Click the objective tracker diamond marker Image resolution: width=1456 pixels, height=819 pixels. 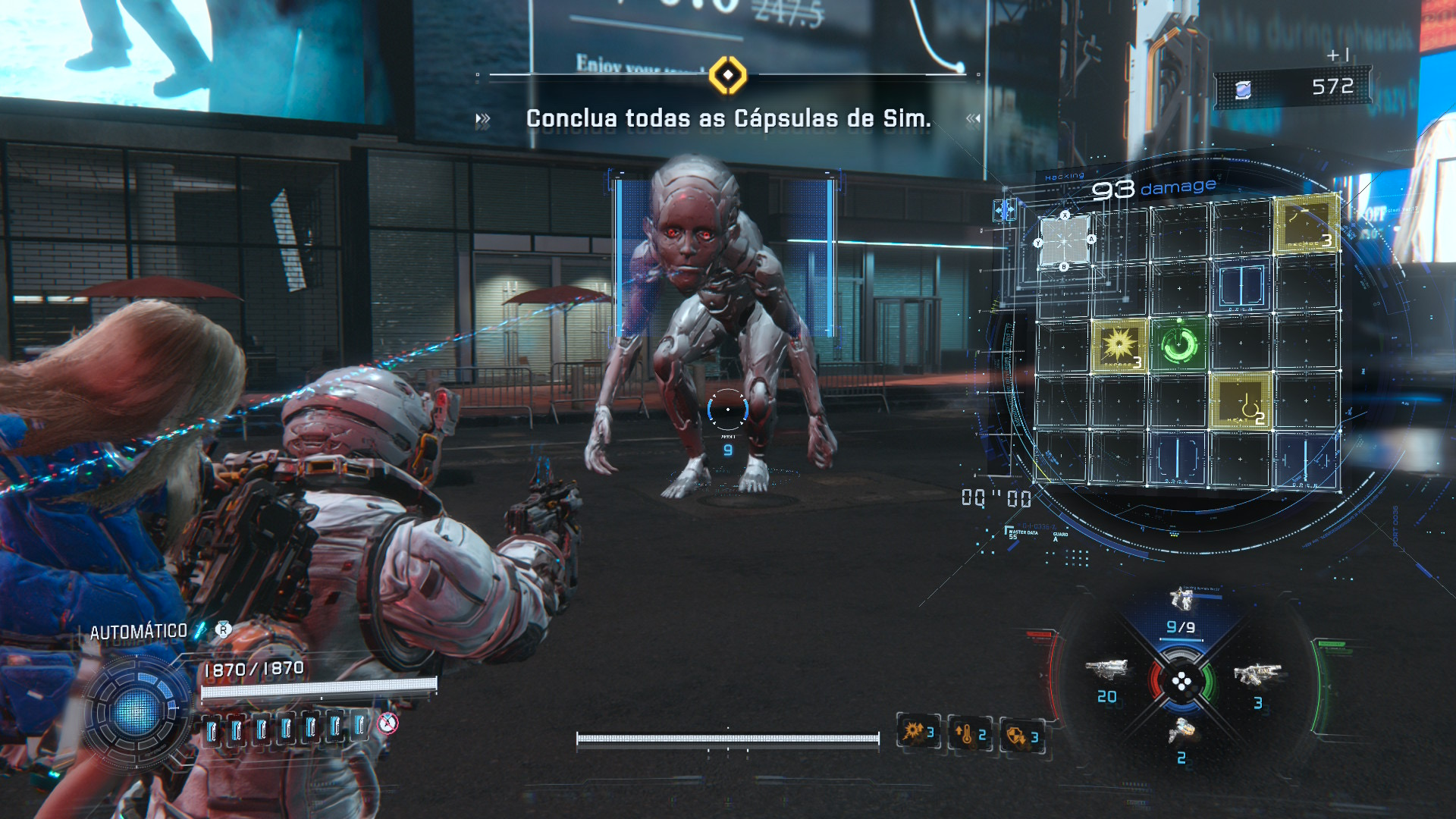(728, 75)
